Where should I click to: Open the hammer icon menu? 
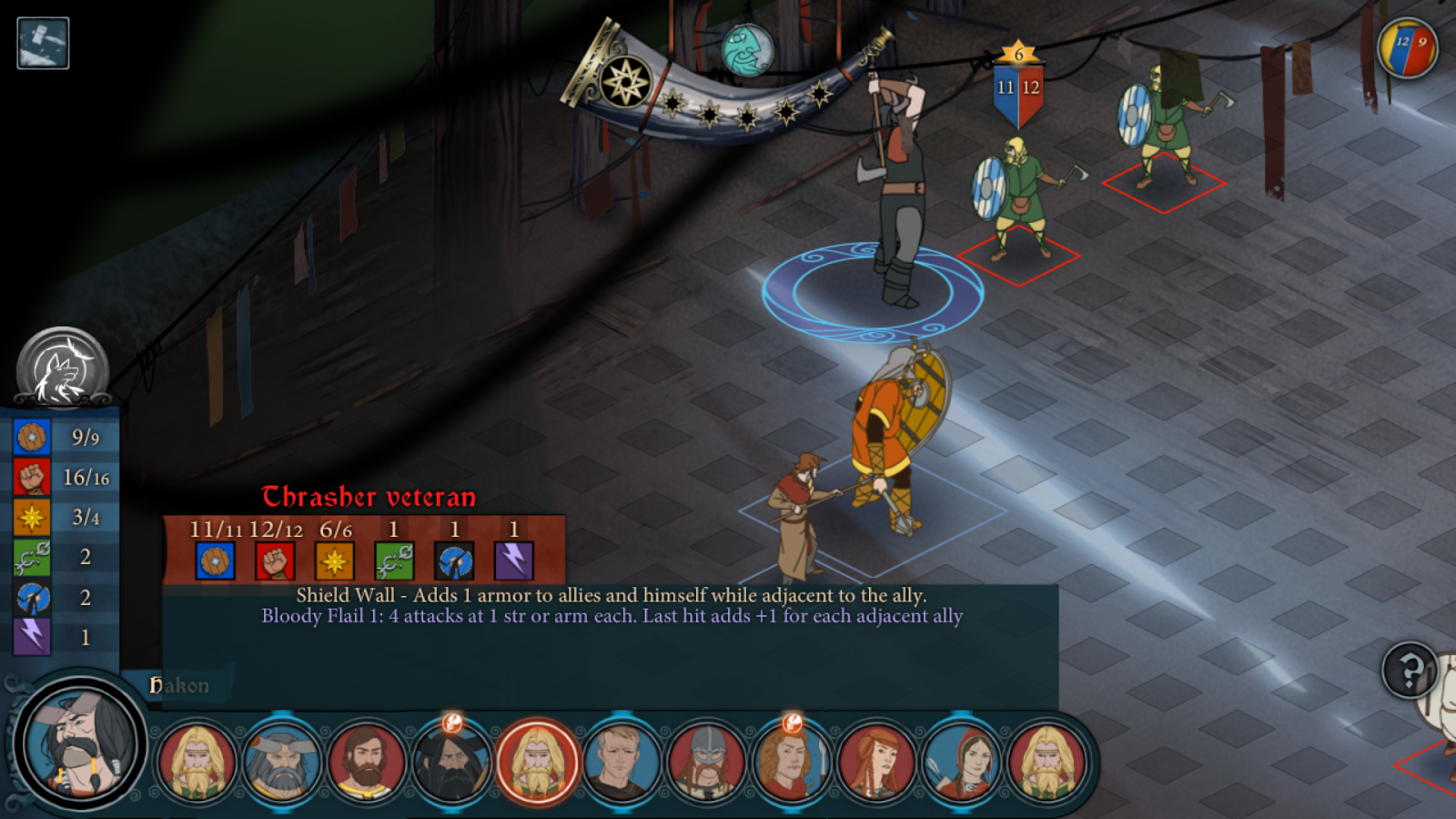click(x=43, y=43)
